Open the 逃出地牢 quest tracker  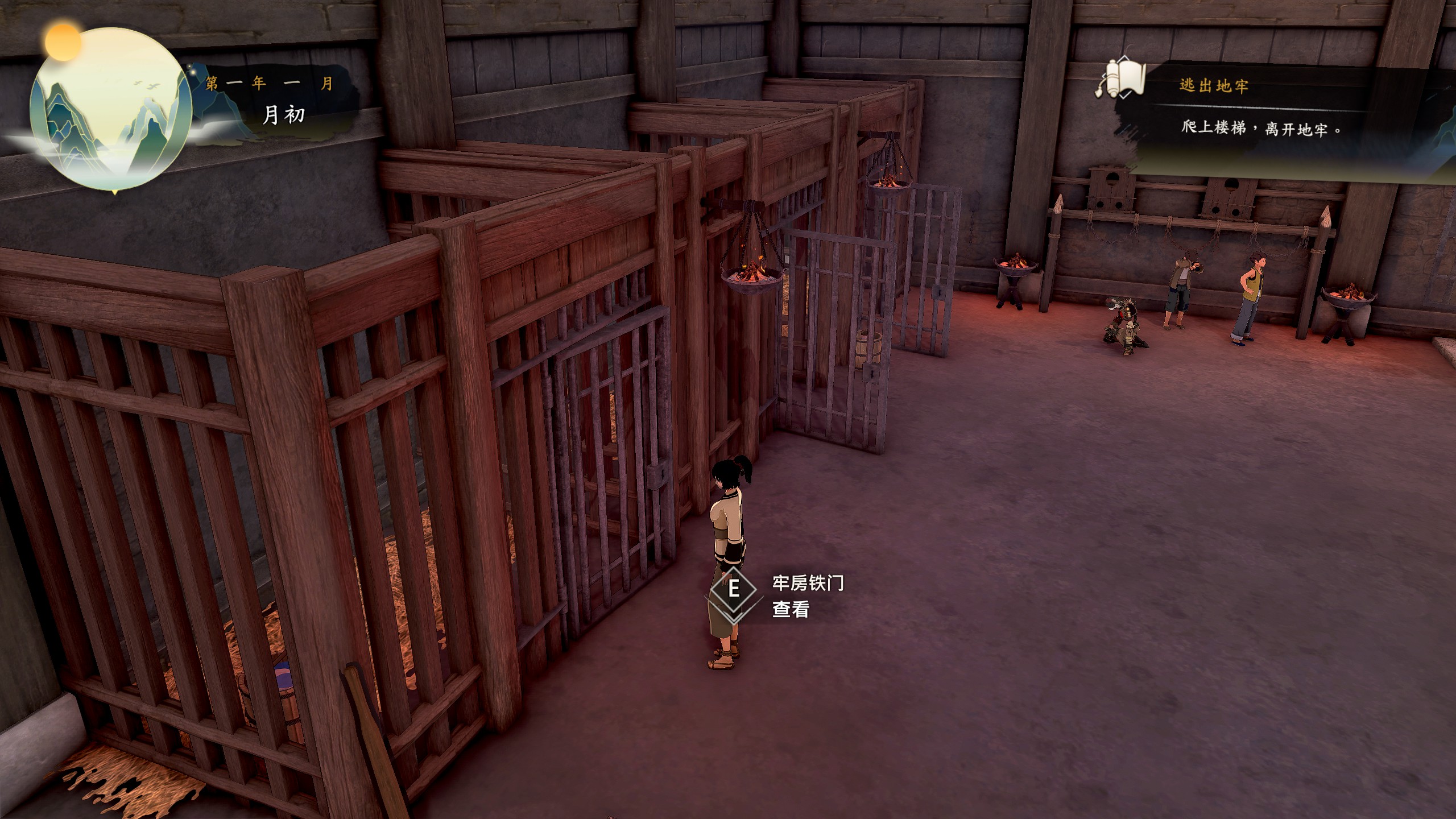coord(1214,86)
